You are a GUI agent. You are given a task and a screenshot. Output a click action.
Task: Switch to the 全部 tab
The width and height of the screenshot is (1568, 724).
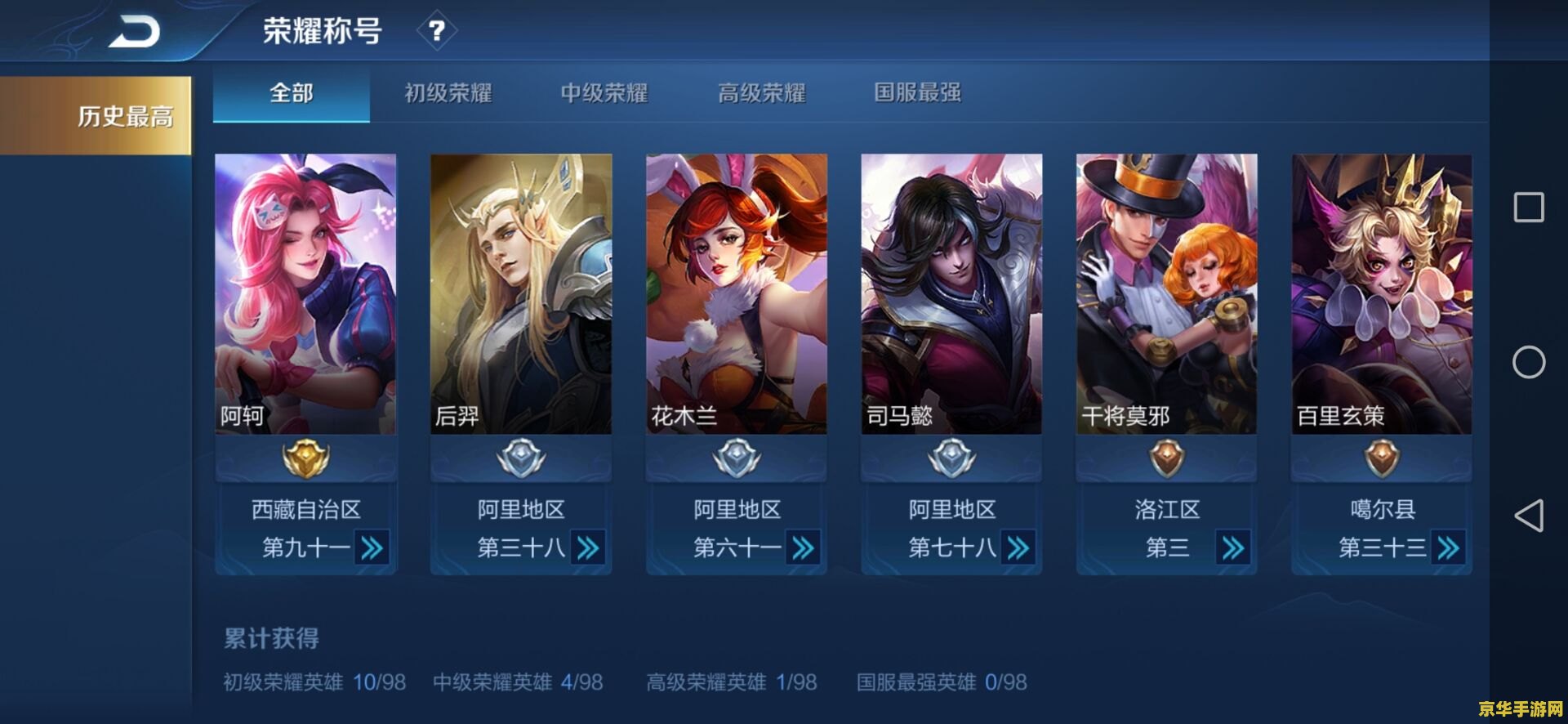(x=292, y=93)
